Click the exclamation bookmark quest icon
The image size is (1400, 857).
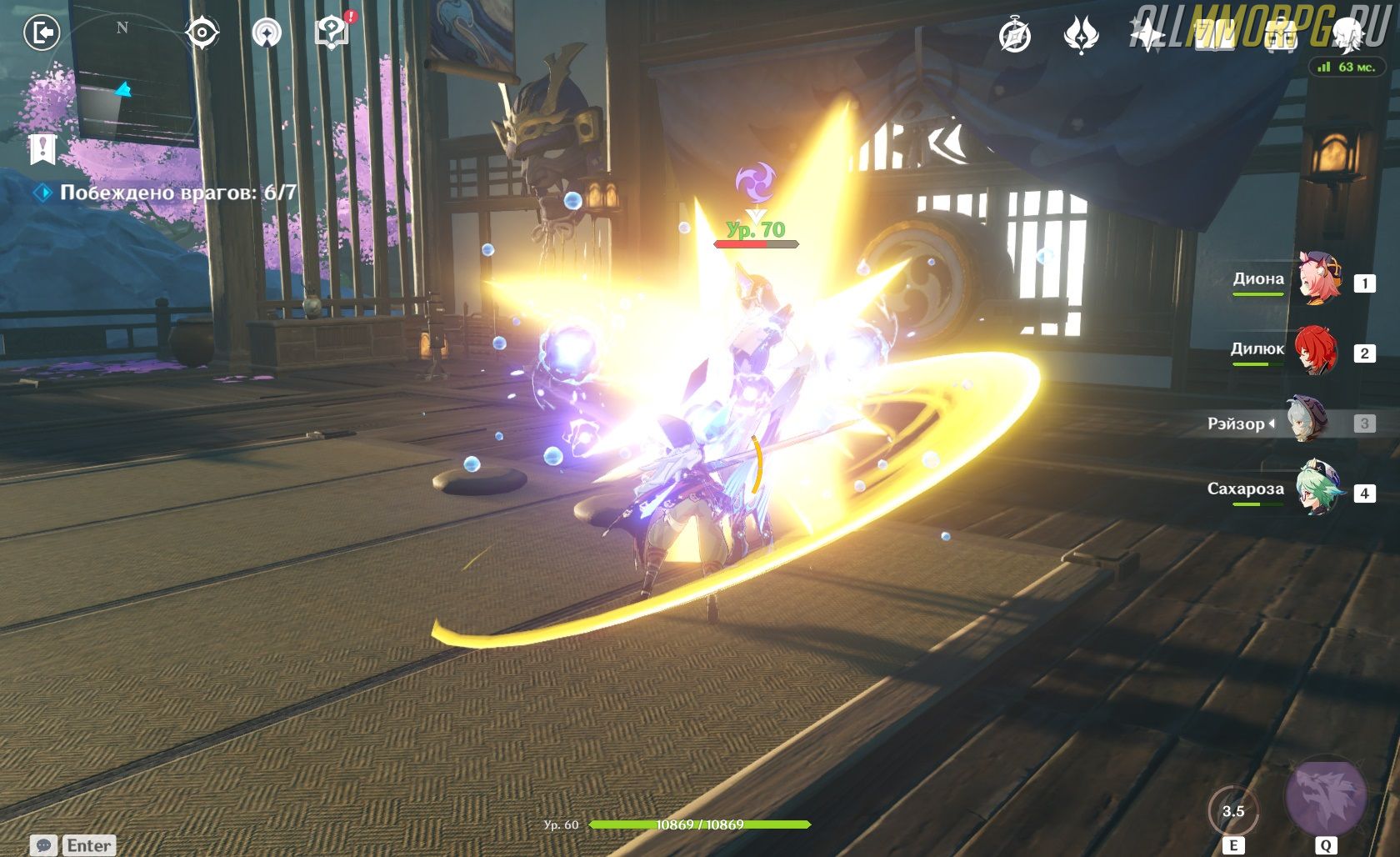click(x=42, y=150)
